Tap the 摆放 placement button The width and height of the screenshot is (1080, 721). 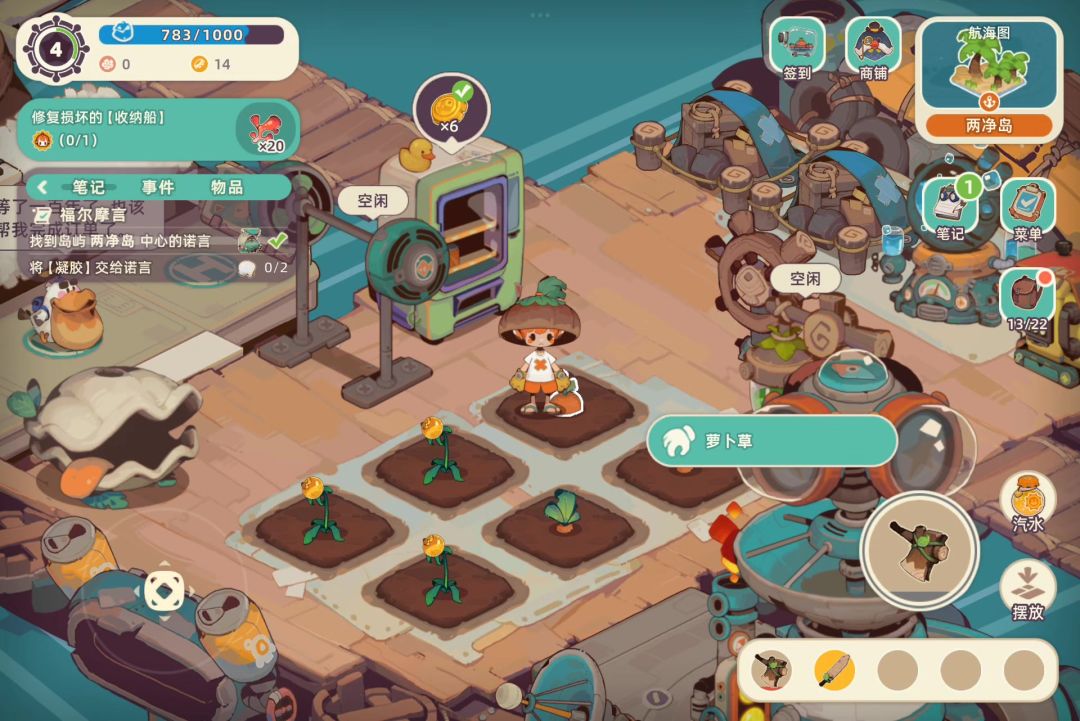pyautogui.click(x=1027, y=590)
